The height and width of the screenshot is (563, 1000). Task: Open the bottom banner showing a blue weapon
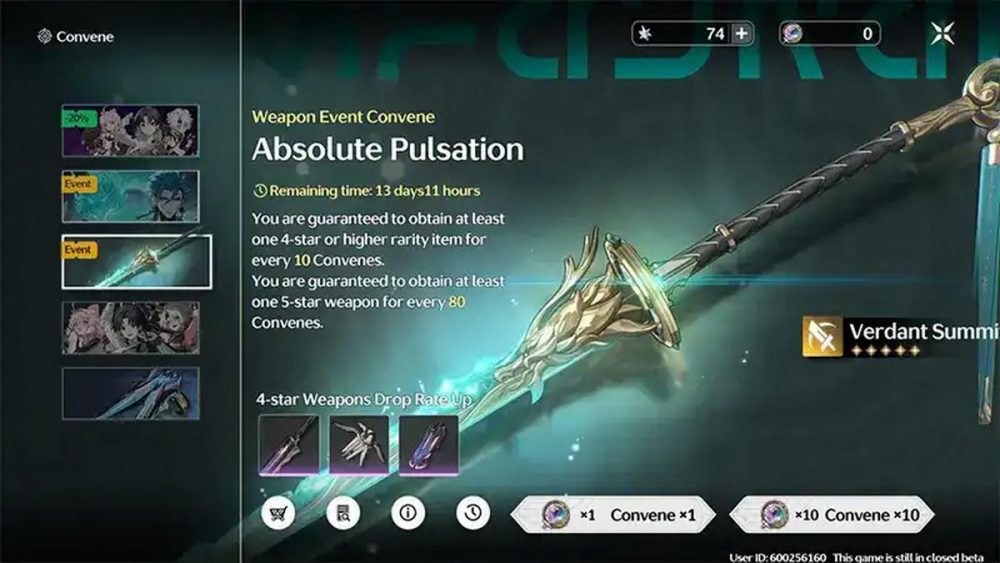pos(130,393)
